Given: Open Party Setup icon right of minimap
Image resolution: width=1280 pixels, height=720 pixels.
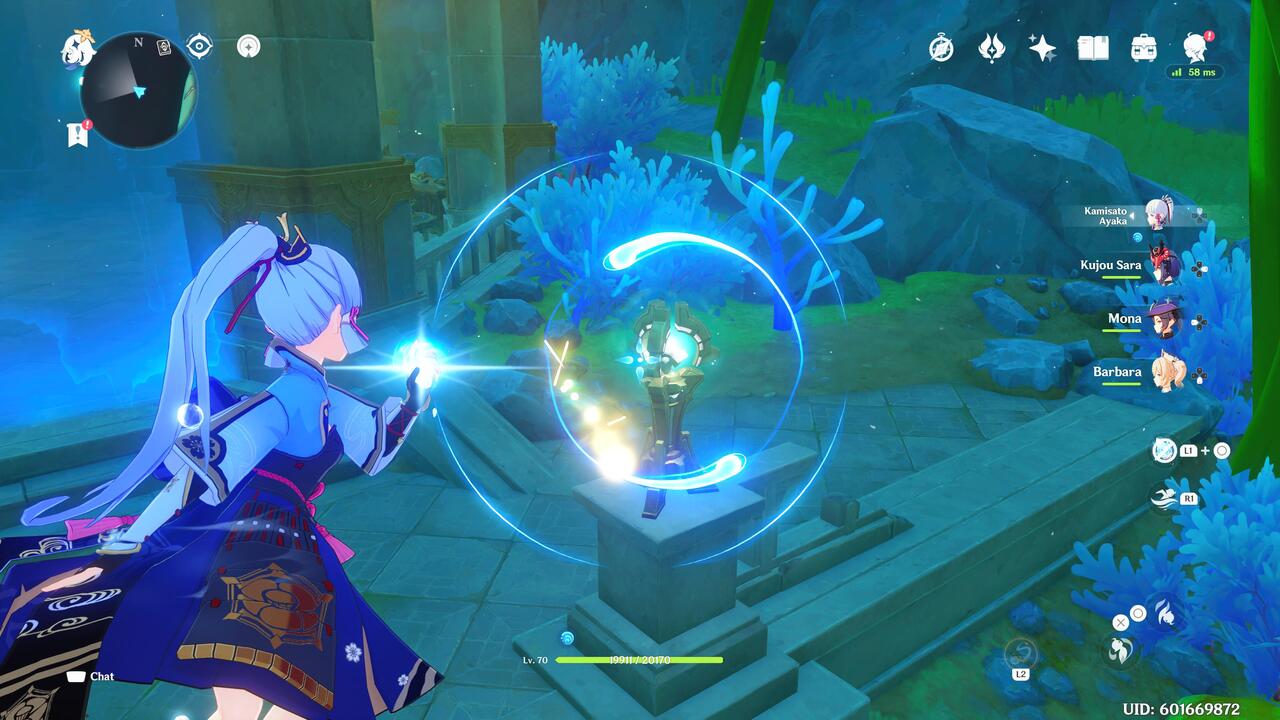Looking at the screenshot, I should tap(248, 45).
